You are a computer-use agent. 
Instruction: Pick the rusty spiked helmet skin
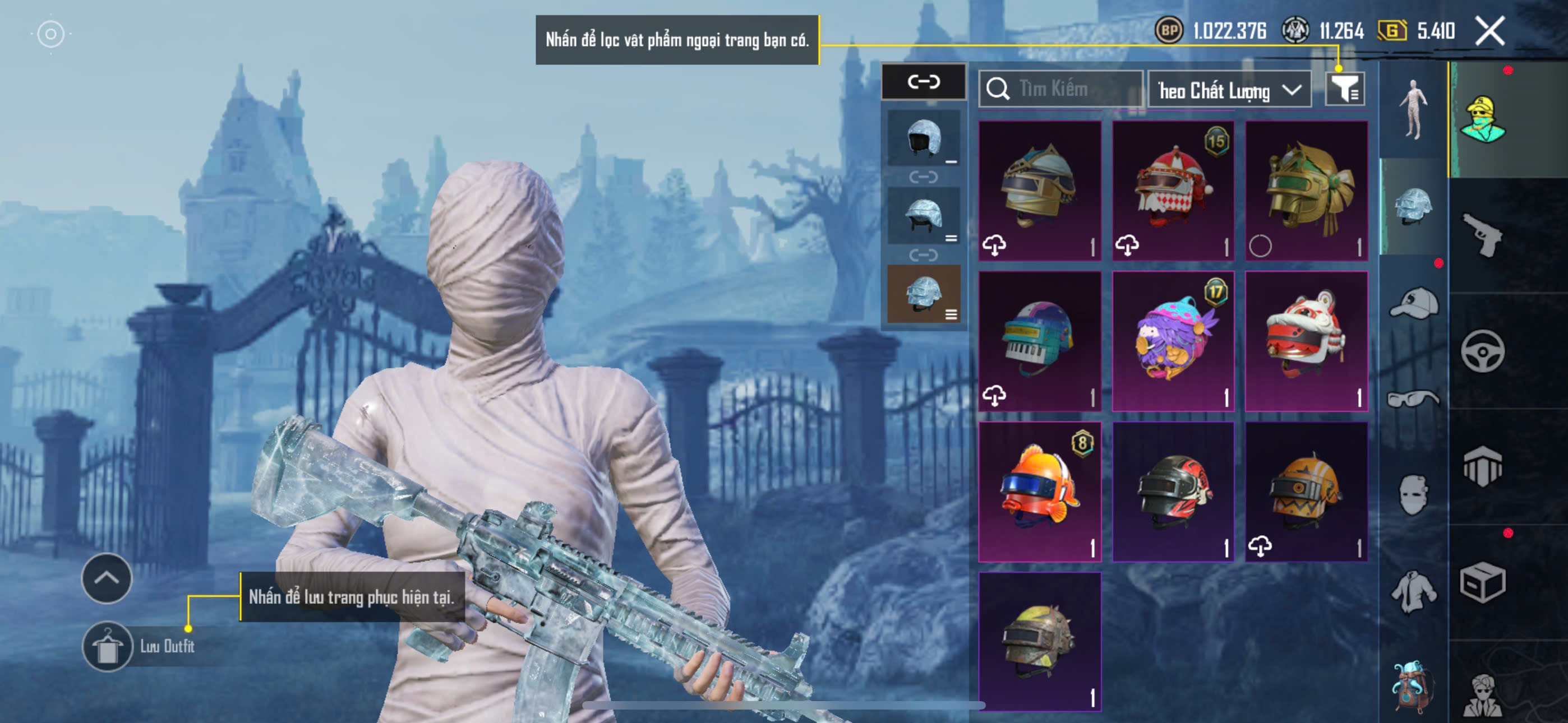coord(1039,641)
